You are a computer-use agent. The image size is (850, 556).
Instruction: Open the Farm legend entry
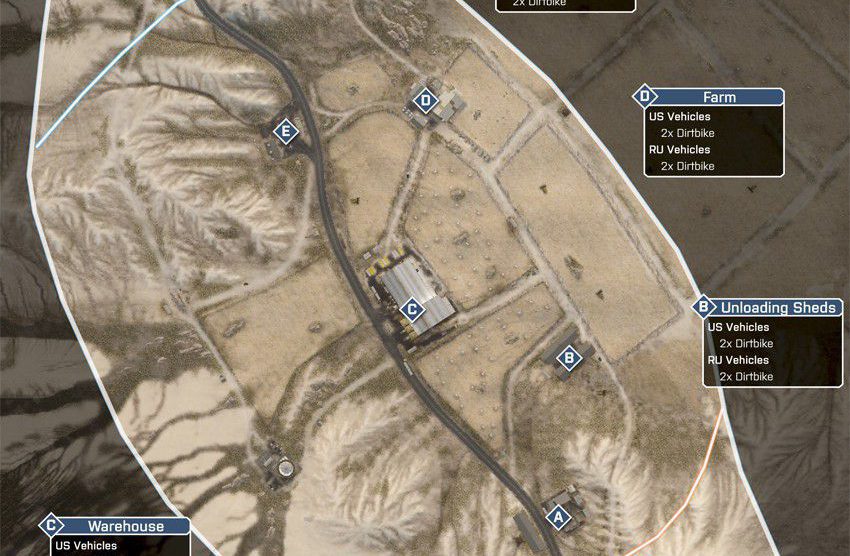[x=719, y=97]
